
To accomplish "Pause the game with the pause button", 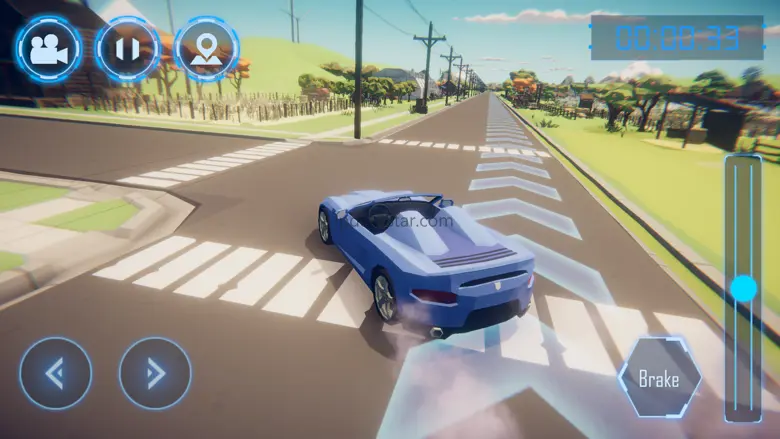I will [x=127, y=49].
